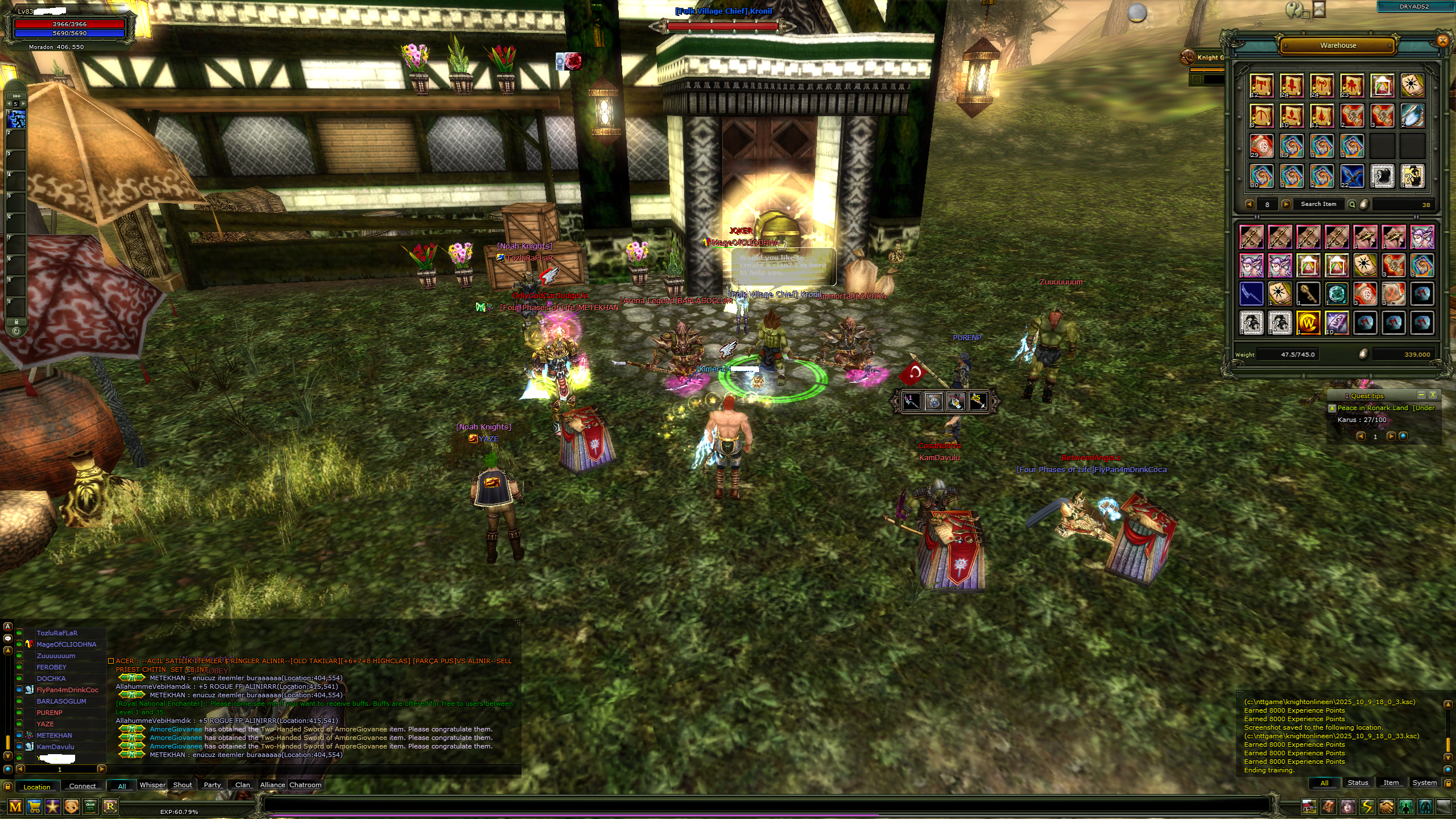Viewport: 1456px width, 819px height.
Task: Click the Search Item field in Warehouse
Action: [x=1318, y=204]
